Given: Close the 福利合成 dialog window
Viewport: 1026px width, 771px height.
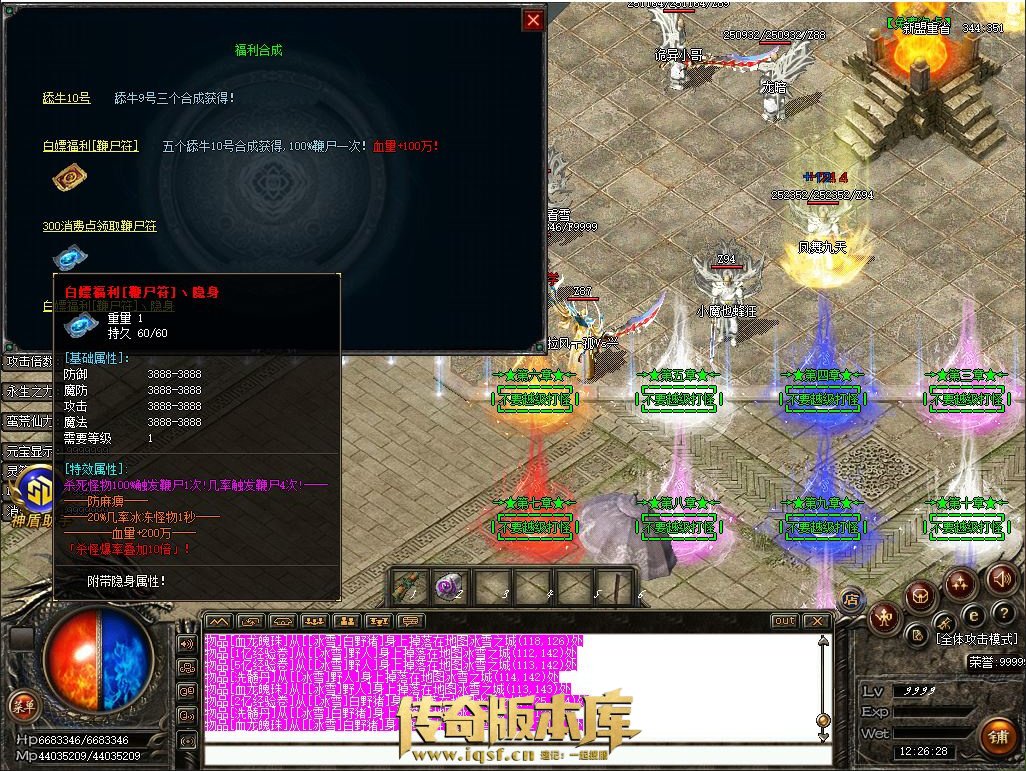Looking at the screenshot, I should (534, 20).
